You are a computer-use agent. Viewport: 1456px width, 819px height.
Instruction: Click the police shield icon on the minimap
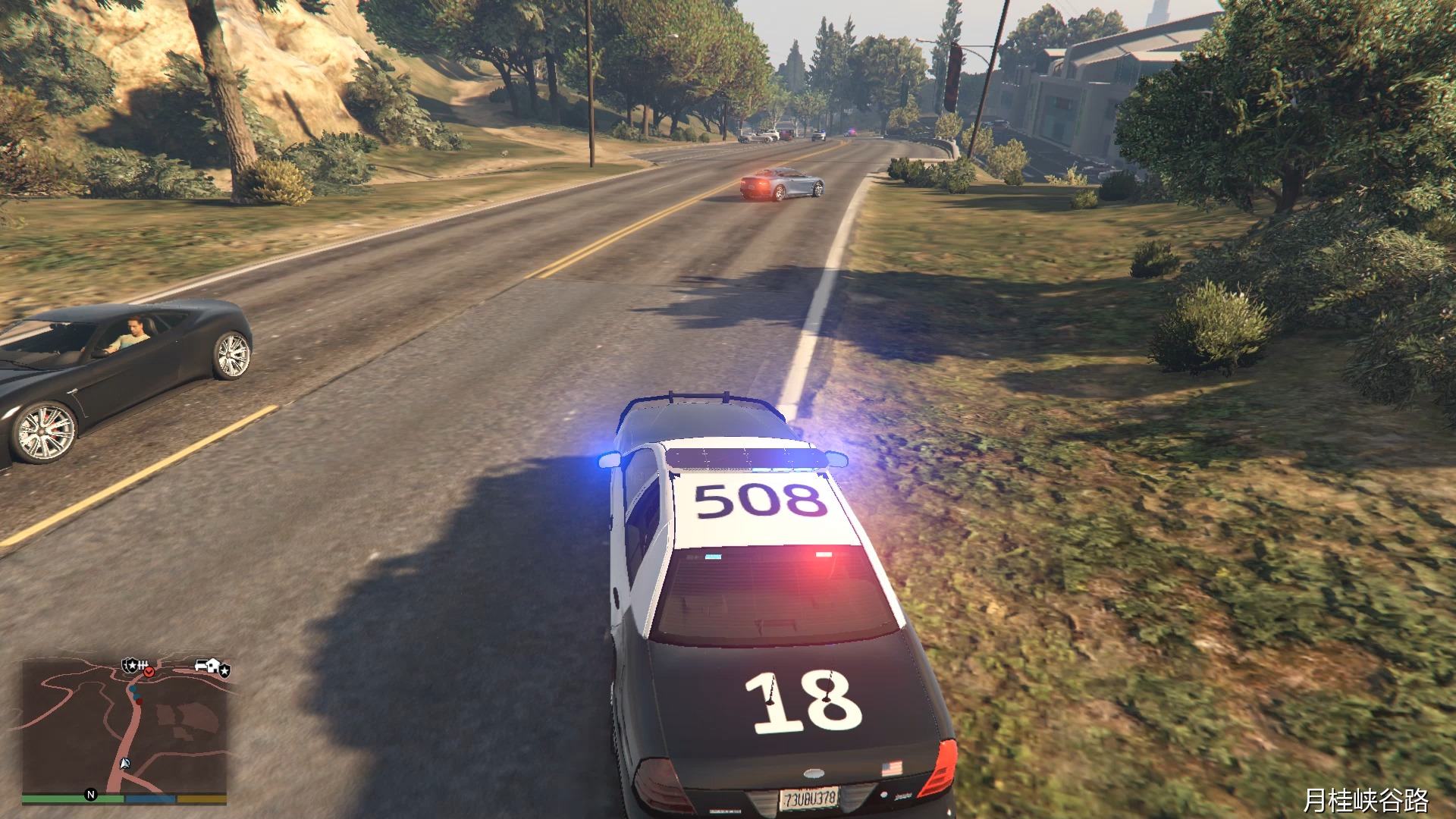130,665
